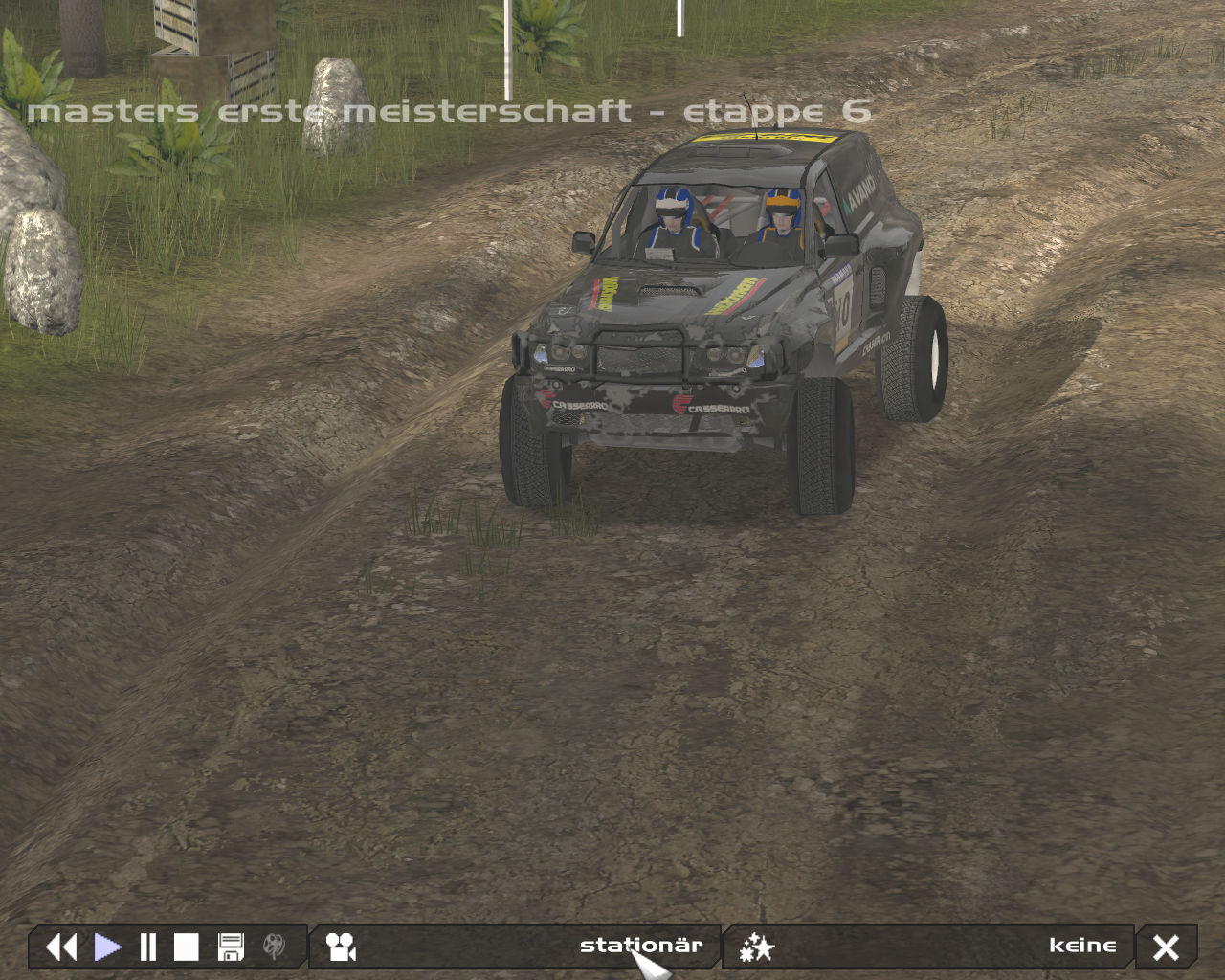Screen dimensions: 1225x980
Task: Click the sparkle stars effects icon
Action: point(756,947)
